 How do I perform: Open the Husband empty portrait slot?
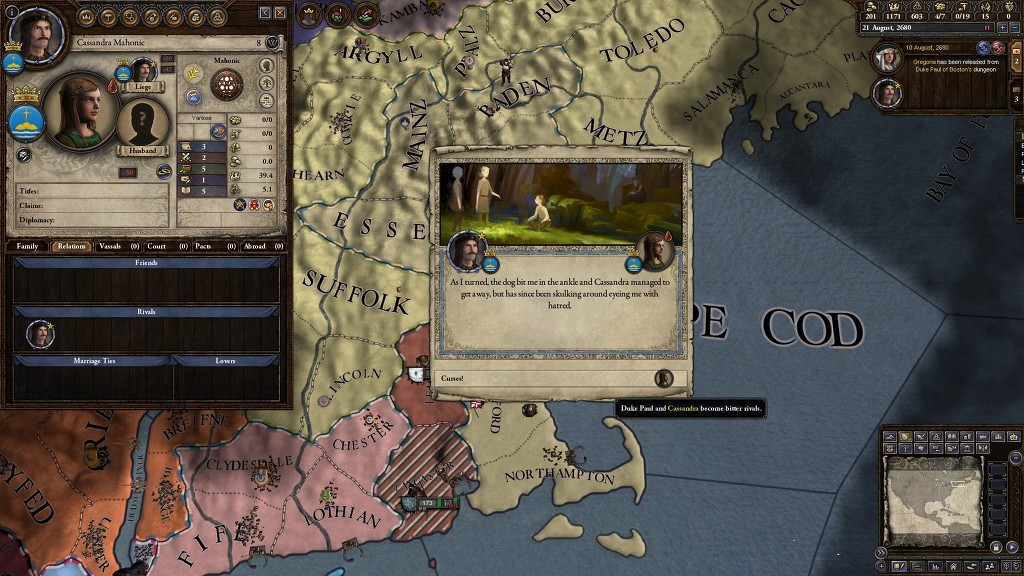143,125
